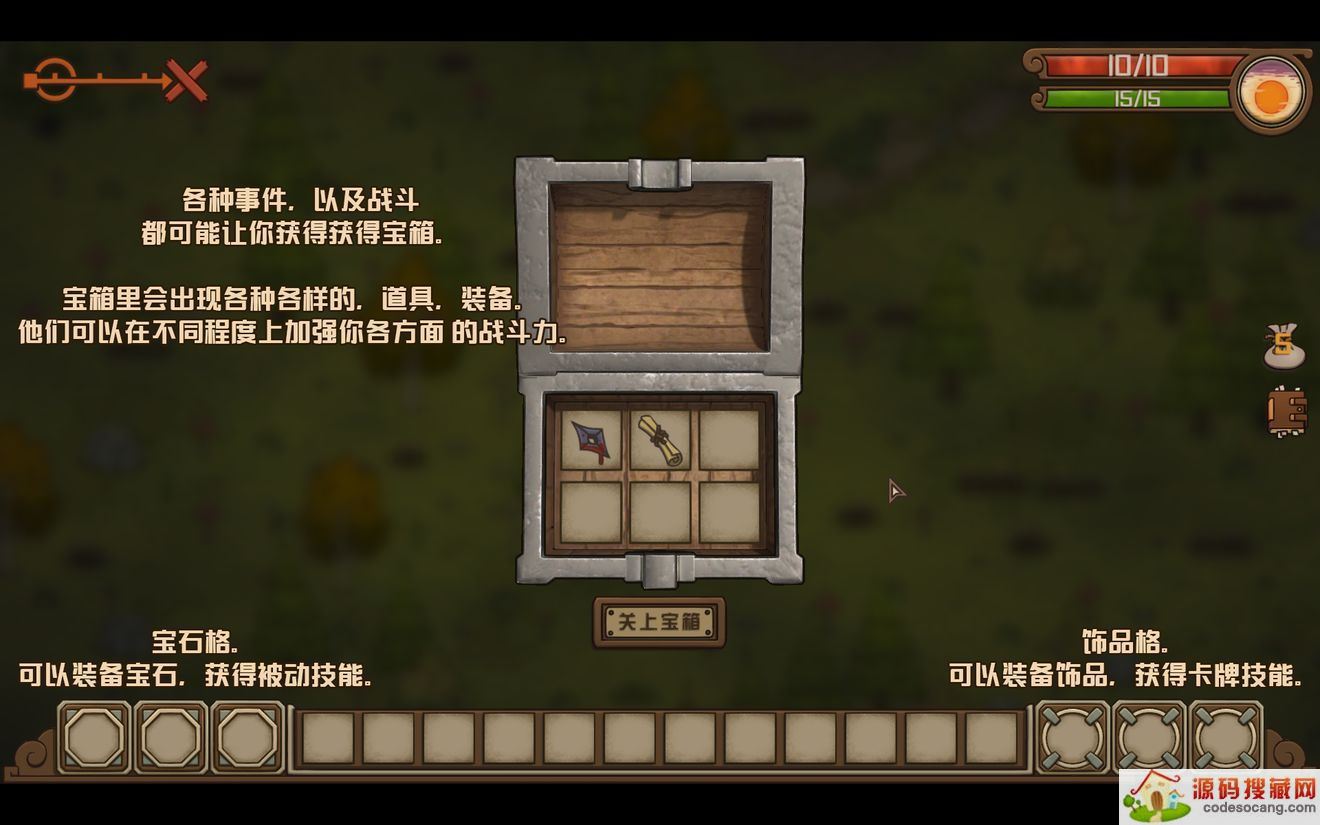Click the key and crossed swords icon

pyautogui.click(x=115, y=80)
